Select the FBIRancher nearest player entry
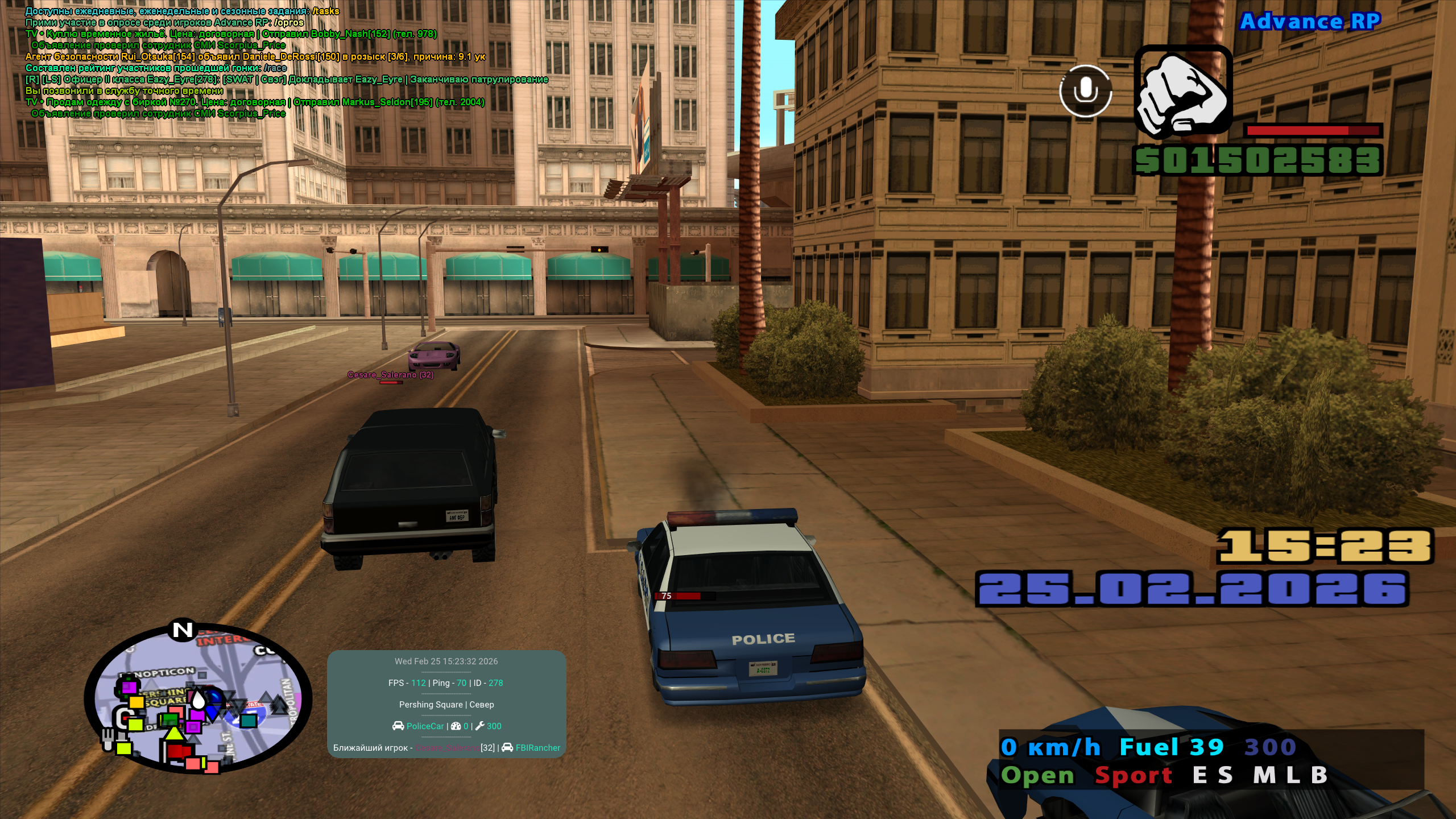 click(537, 748)
